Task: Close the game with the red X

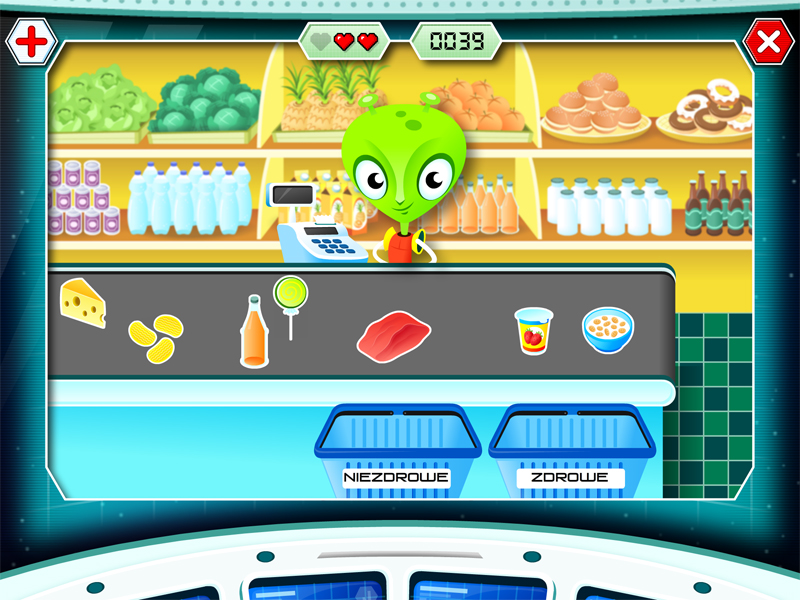Action: click(768, 42)
